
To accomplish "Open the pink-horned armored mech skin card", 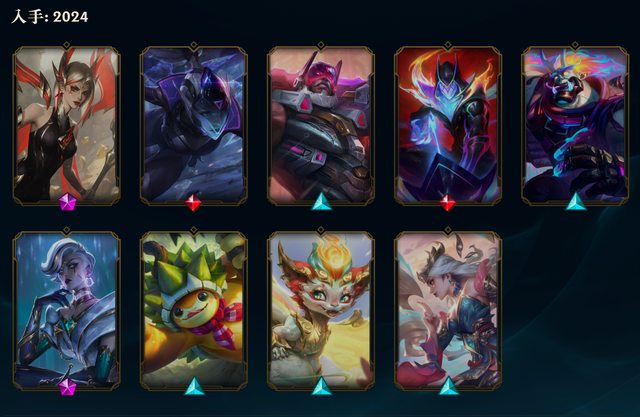I will [x=320, y=125].
